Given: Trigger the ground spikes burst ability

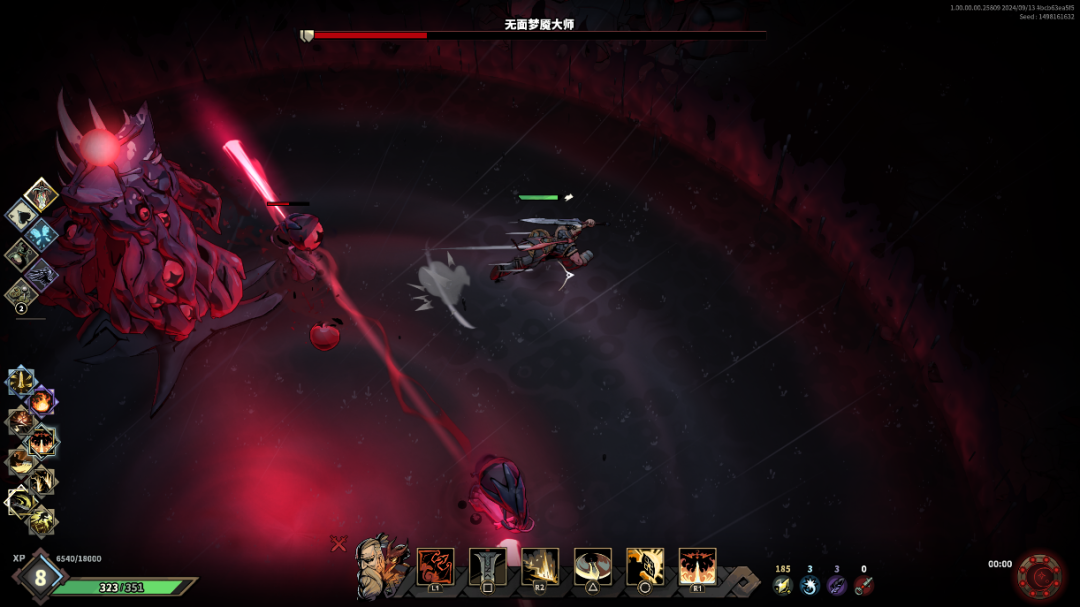Looking at the screenshot, I should tap(540, 566).
